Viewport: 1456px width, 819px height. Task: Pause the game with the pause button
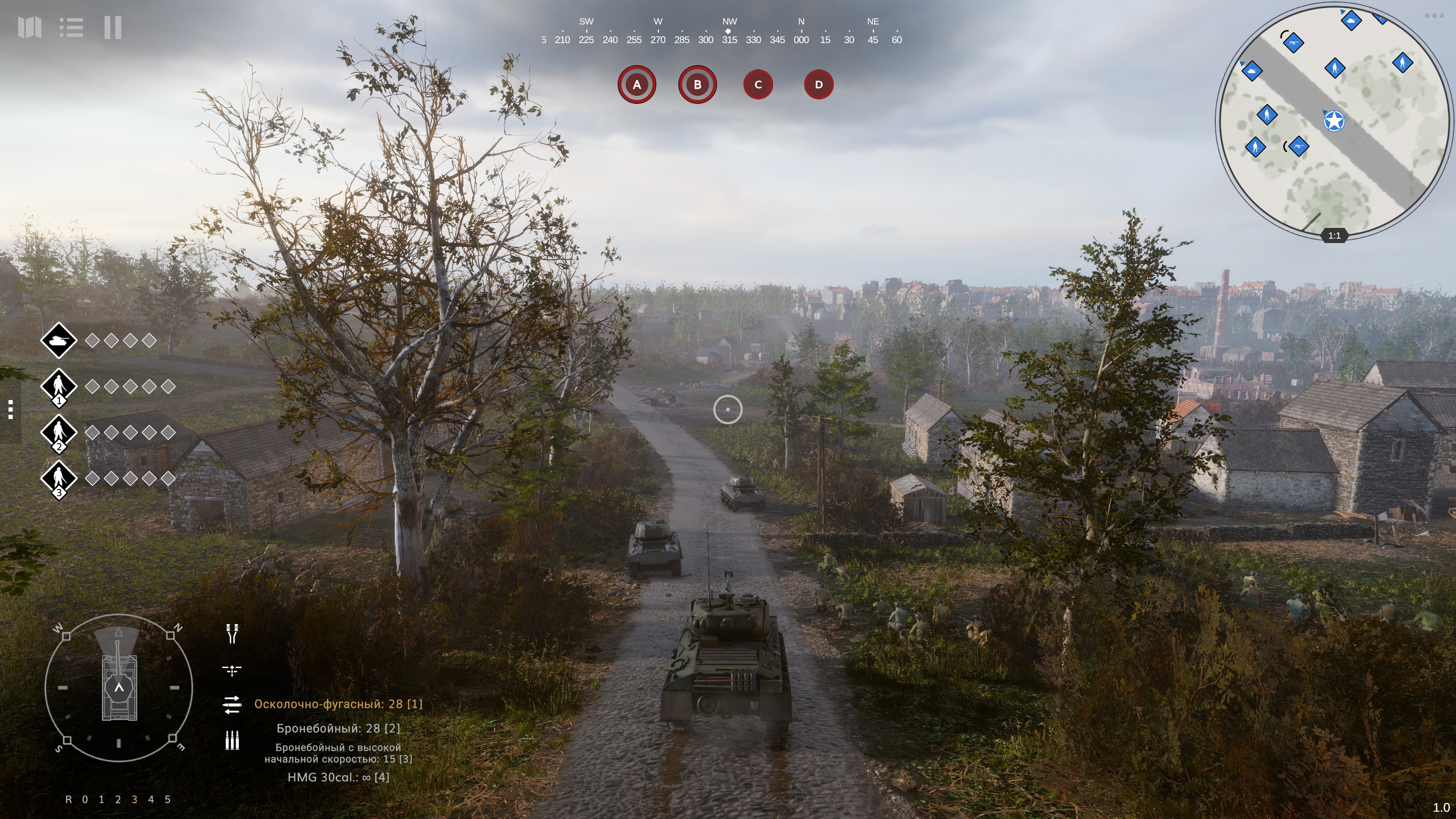click(113, 27)
